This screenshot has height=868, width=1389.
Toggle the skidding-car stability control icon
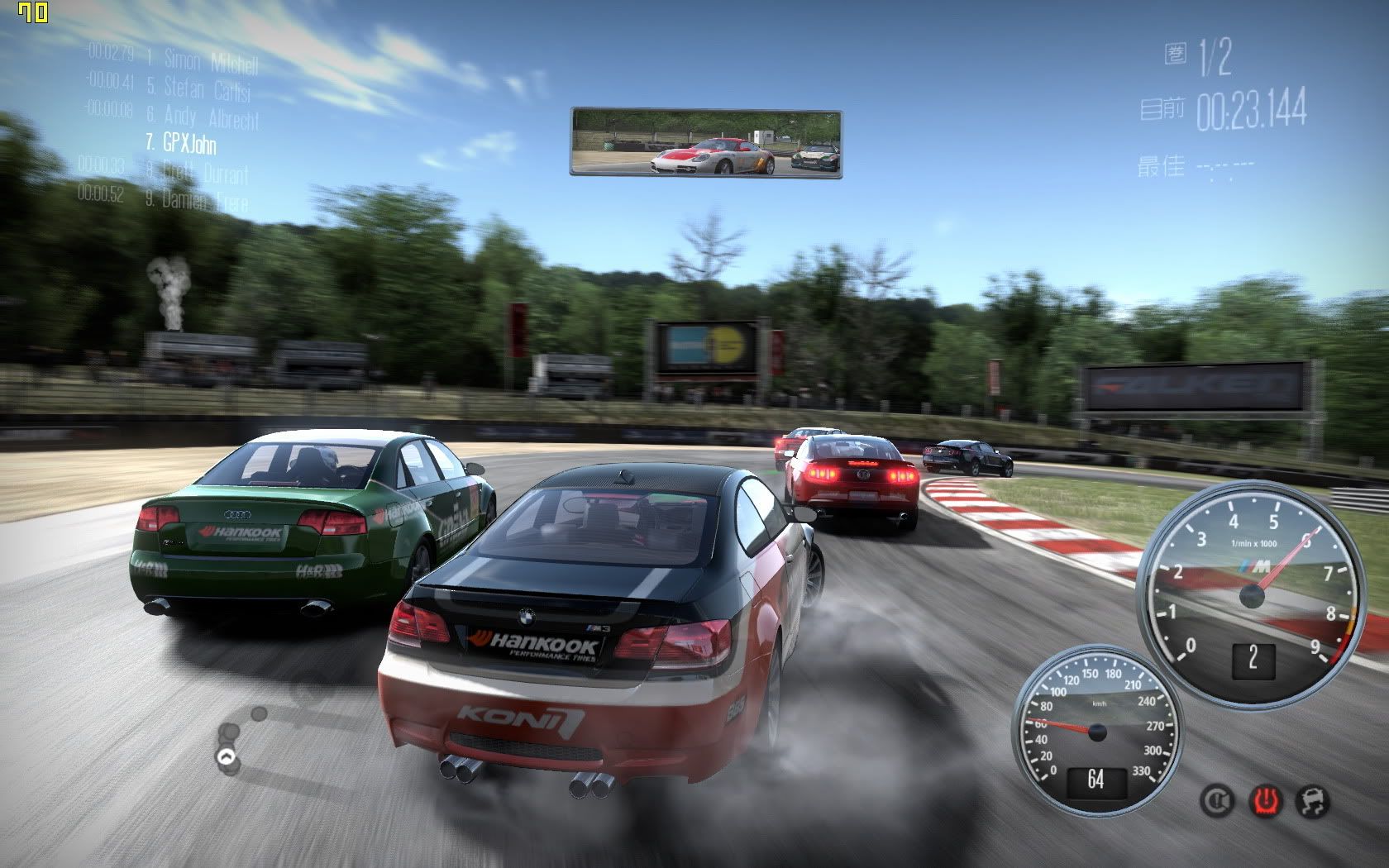pos(1311,799)
